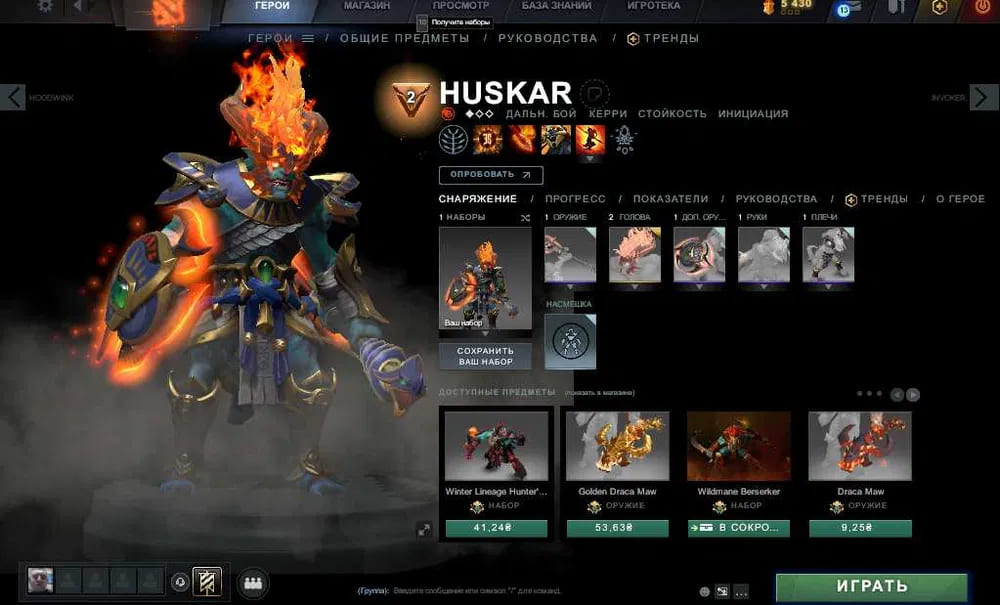The width and height of the screenshot is (1000, 605).
Task: Switch to the ПРОГРЕСС hero tab
Action: click(x=575, y=199)
